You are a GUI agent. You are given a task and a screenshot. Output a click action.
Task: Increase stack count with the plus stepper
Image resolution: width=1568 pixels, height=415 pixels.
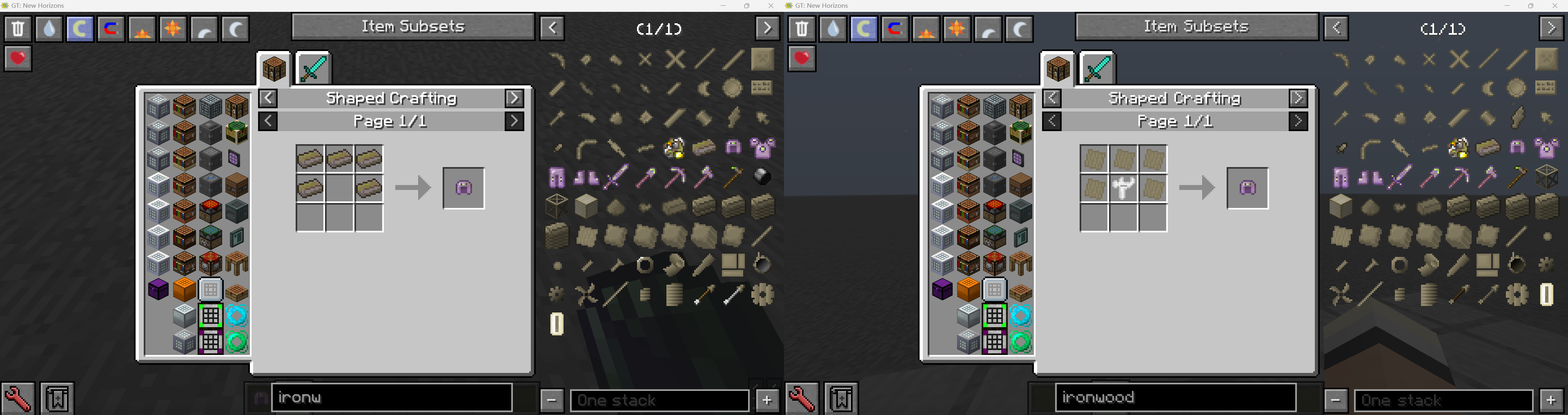(766, 400)
